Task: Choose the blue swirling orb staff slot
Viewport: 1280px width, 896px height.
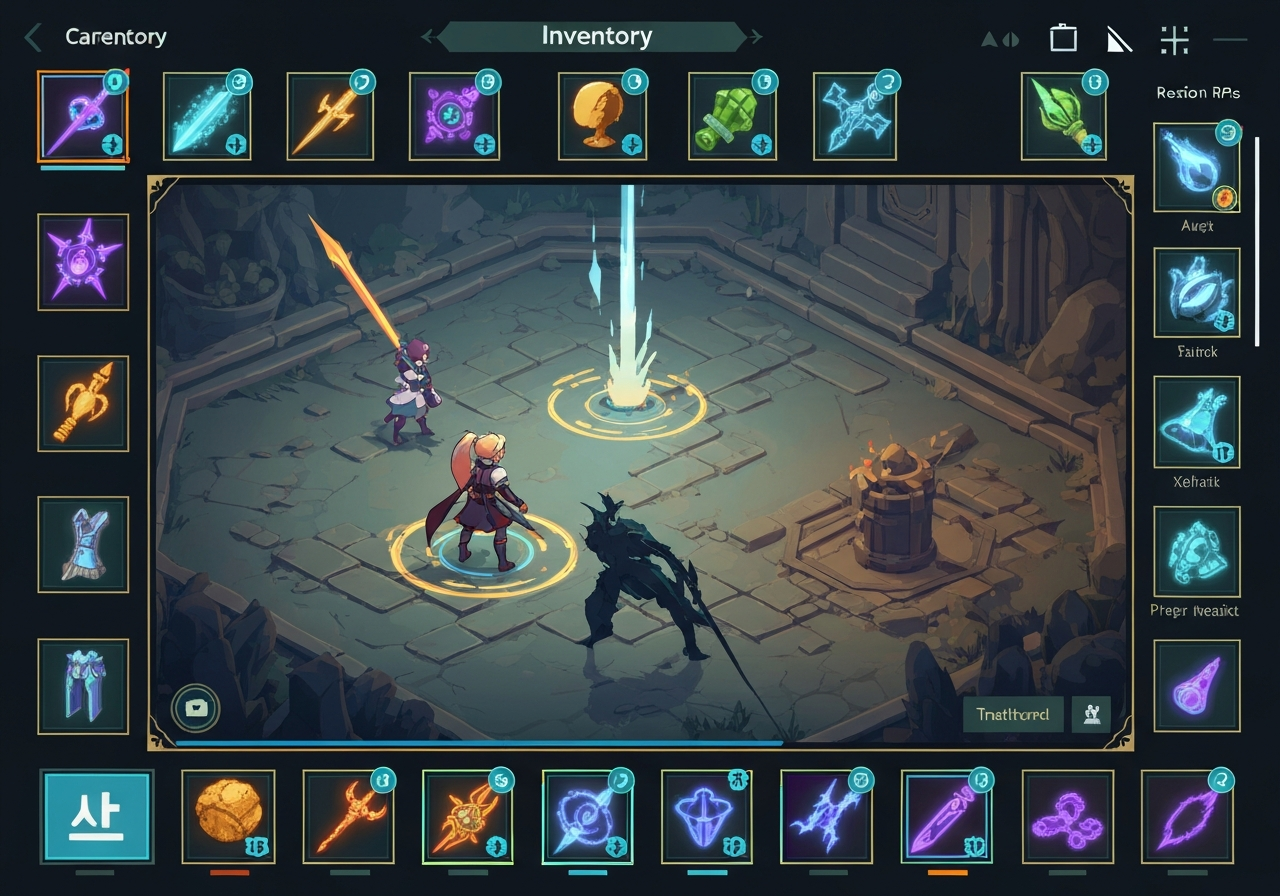Action: click(x=587, y=817)
